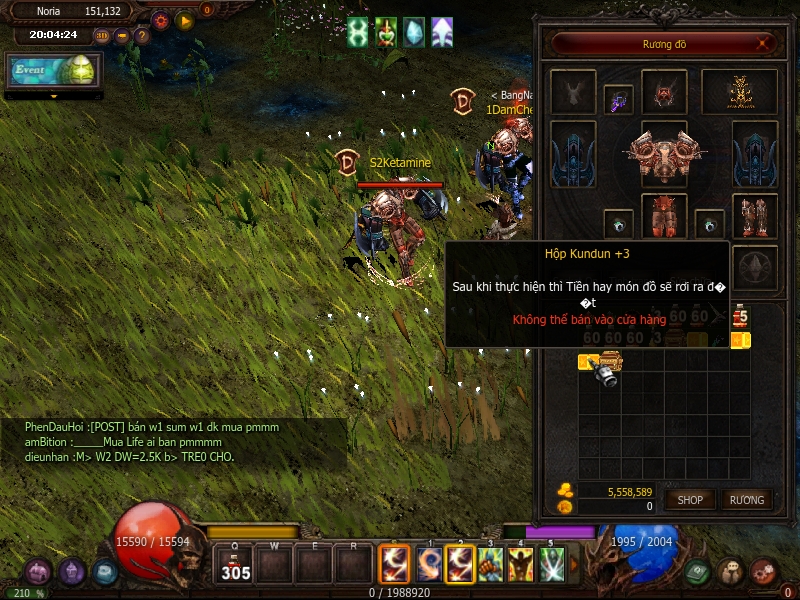Select the equipped golden wings slot
This screenshot has height=600, width=800.
tap(740, 92)
